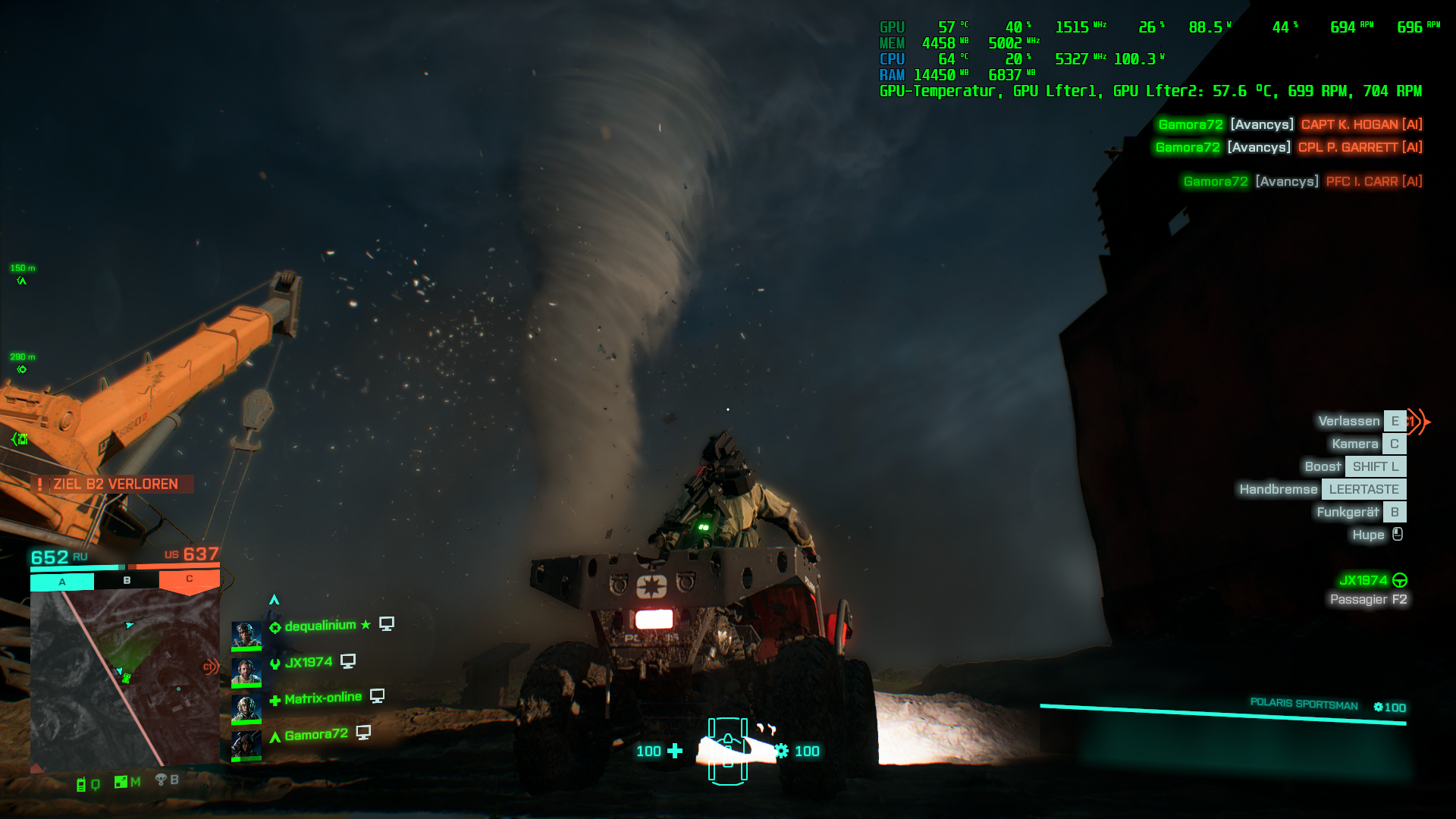Toggle the PC platform icon beside dequalinium
The height and width of the screenshot is (819, 1456).
click(x=387, y=623)
